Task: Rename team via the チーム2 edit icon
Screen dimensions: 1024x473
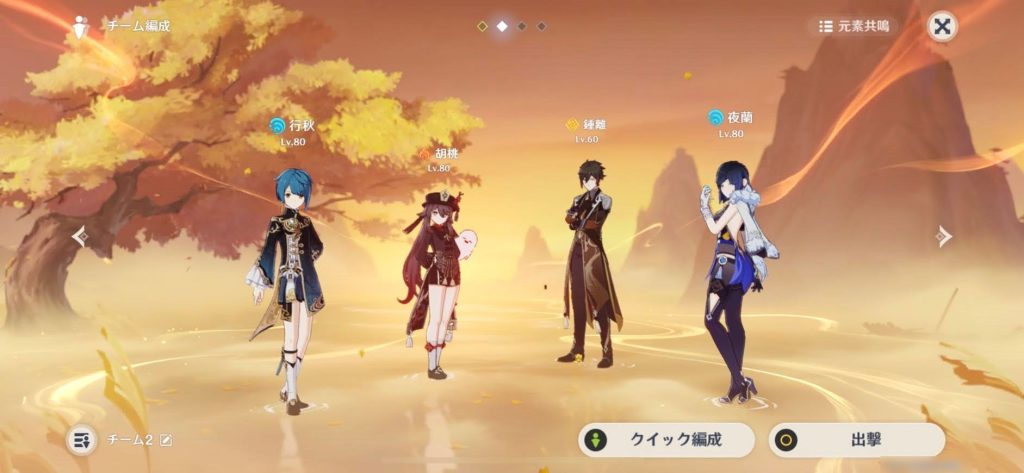Action: pyautogui.click(x=166, y=440)
